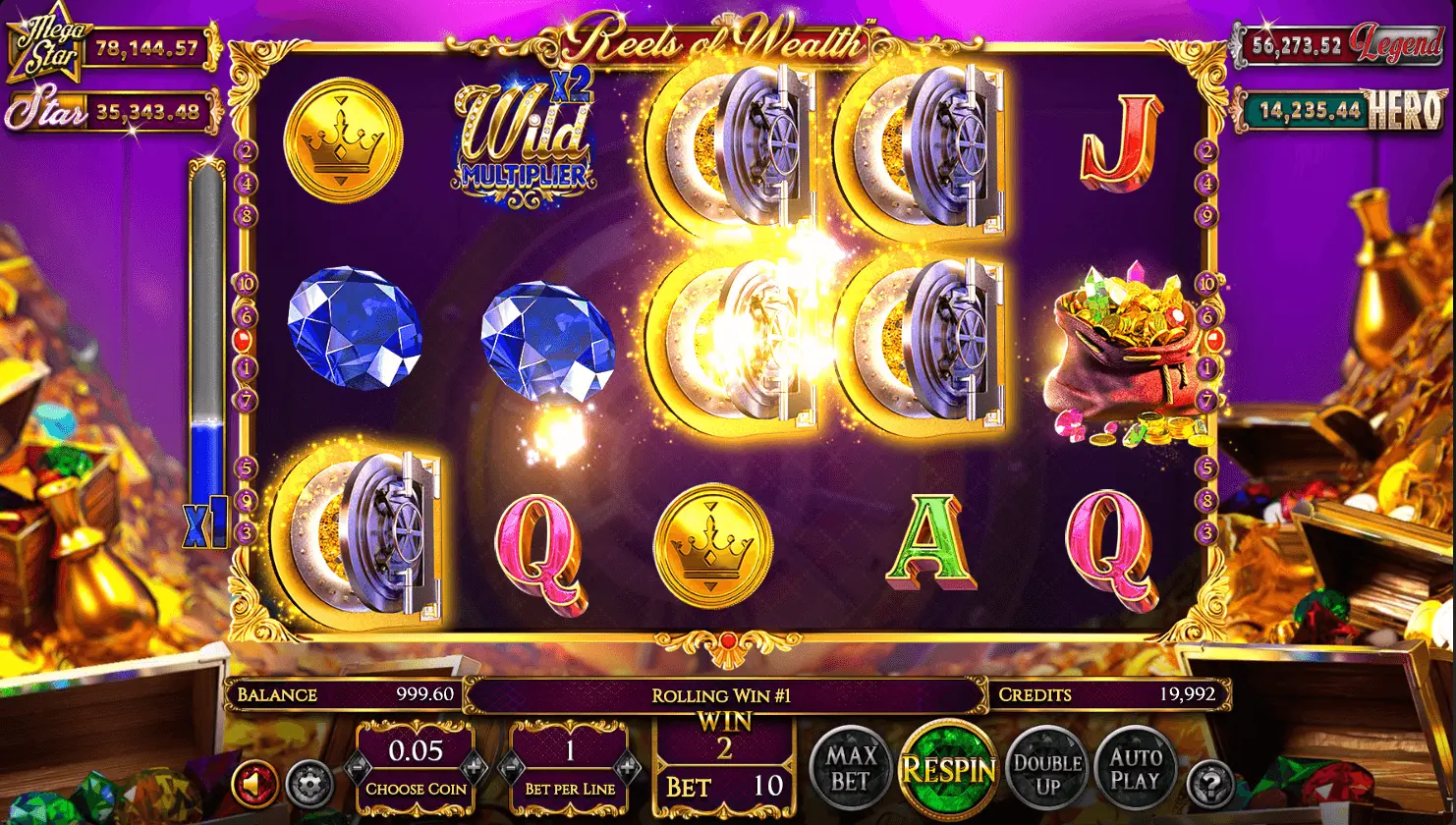Activate the Double Up gamble button
Image resolution: width=1456 pixels, height=825 pixels.
(x=1047, y=769)
